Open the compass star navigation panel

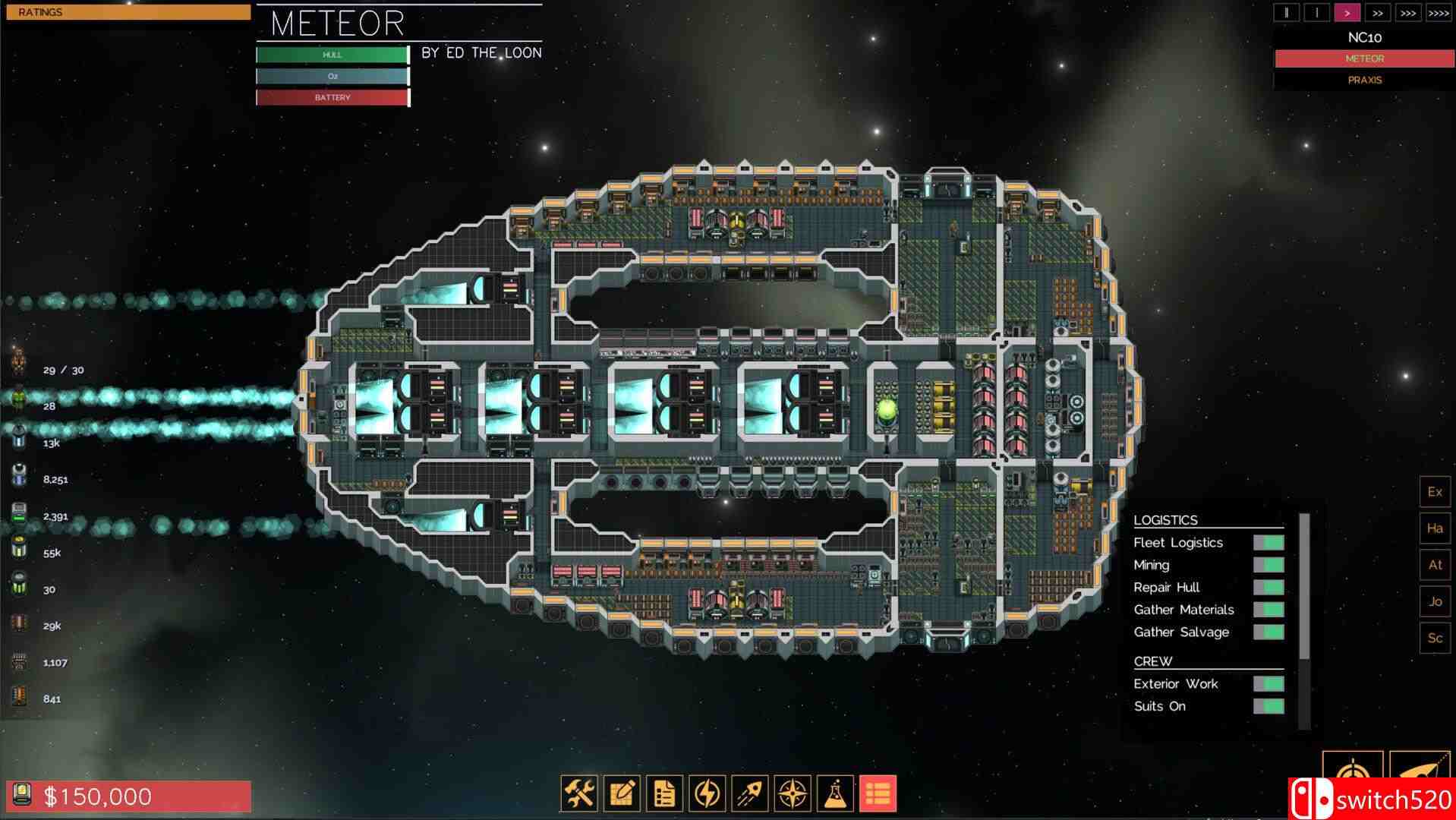click(792, 793)
